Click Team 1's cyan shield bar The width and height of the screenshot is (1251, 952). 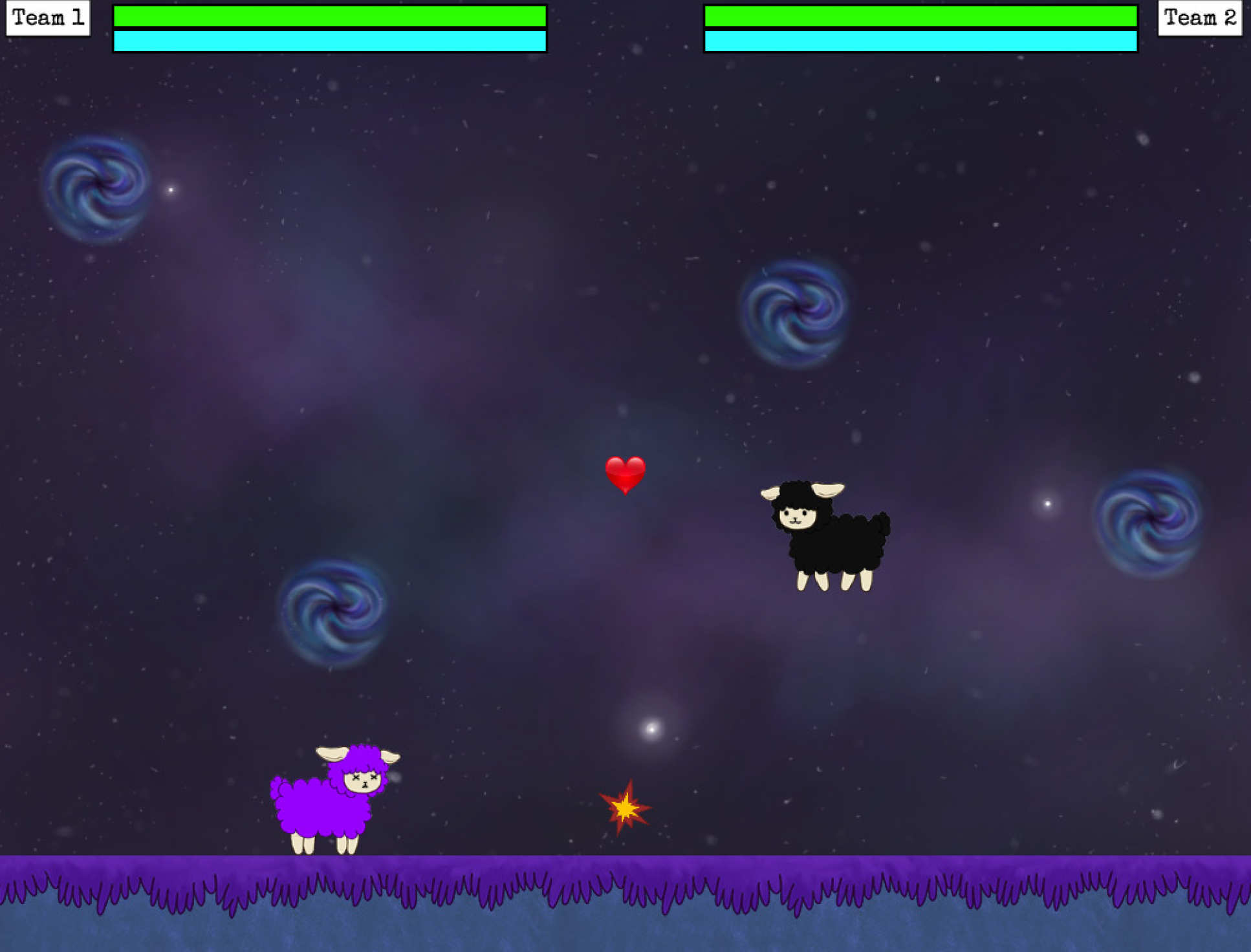tap(329, 42)
